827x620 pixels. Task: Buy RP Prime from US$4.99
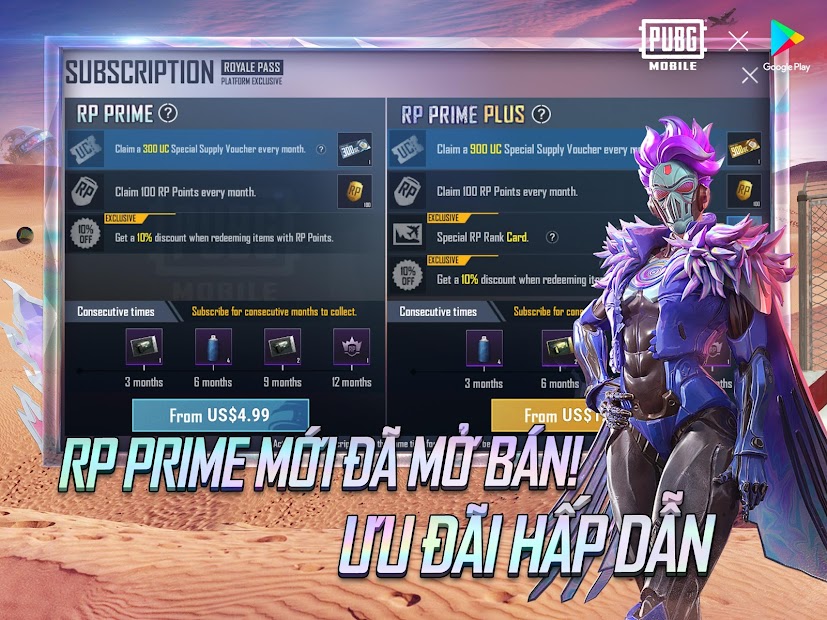pyautogui.click(x=220, y=415)
